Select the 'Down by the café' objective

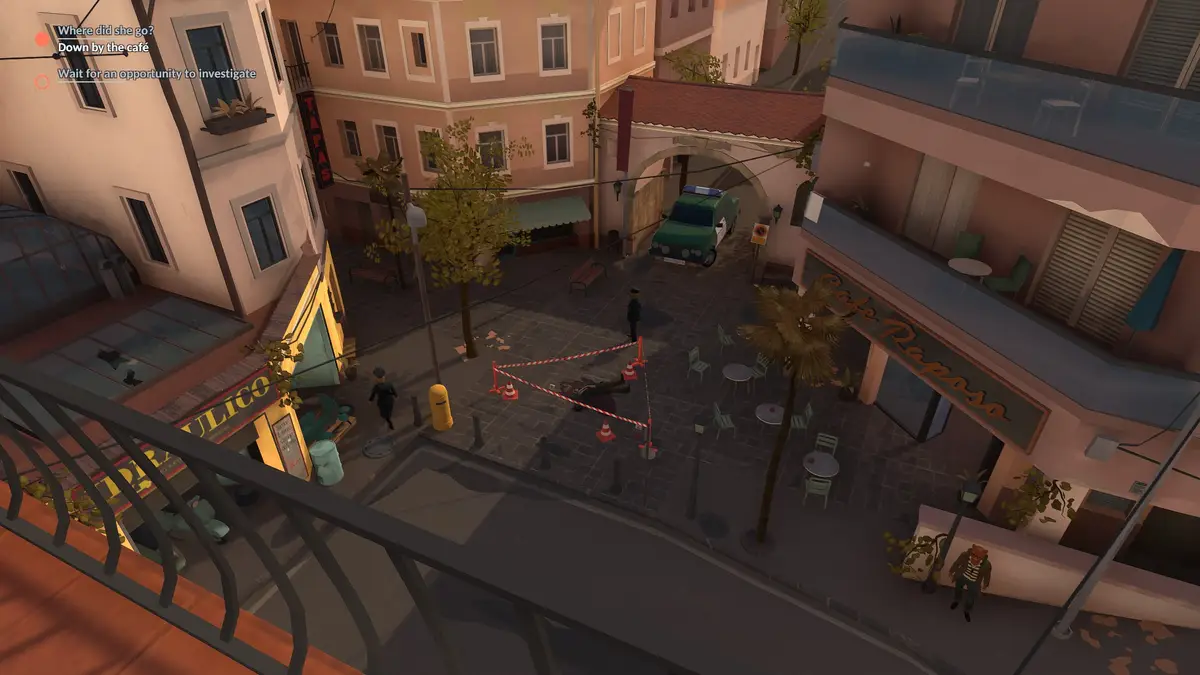[x=105, y=47]
